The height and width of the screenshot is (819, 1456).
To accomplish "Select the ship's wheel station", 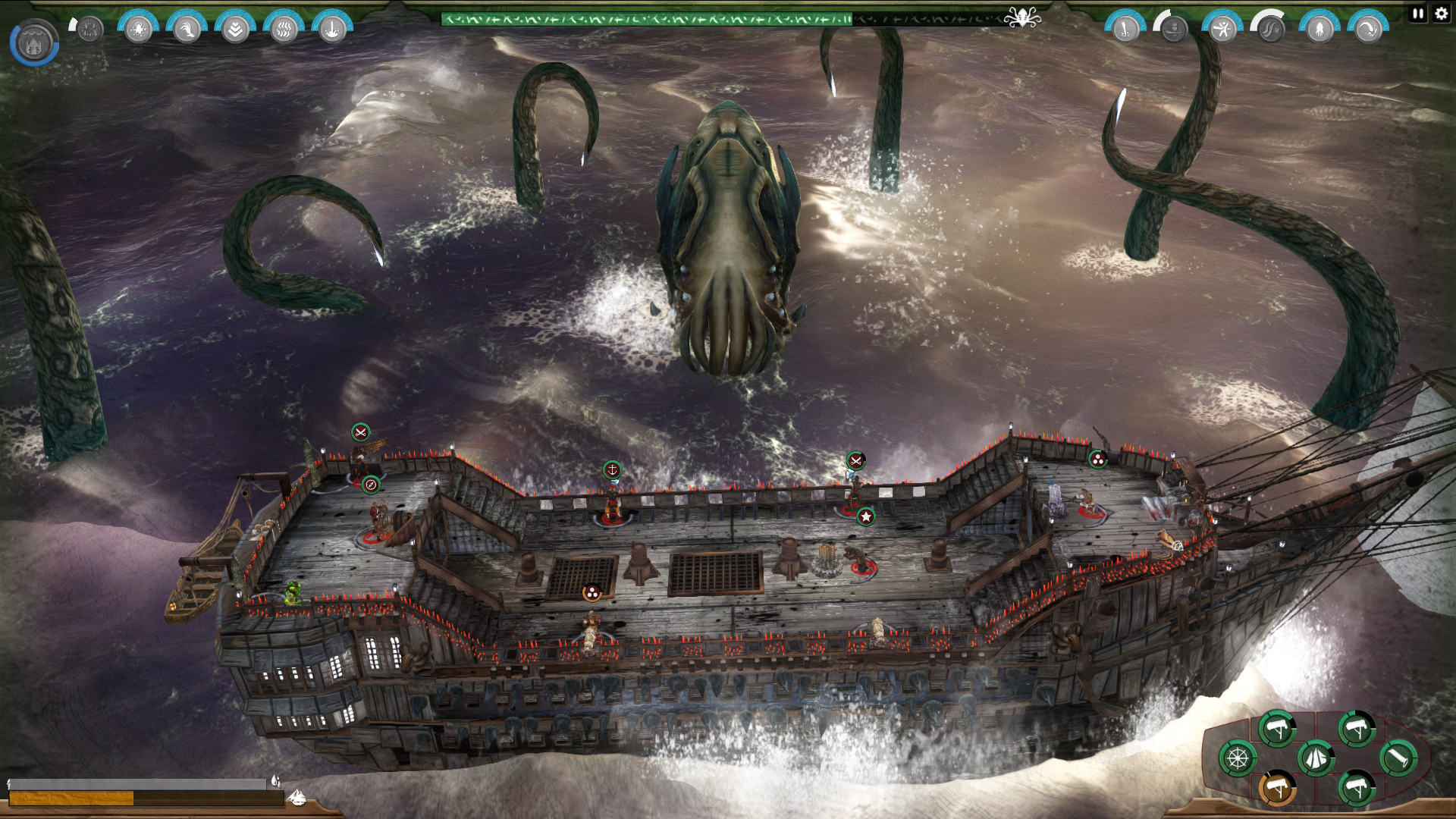I will (1238, 758).
